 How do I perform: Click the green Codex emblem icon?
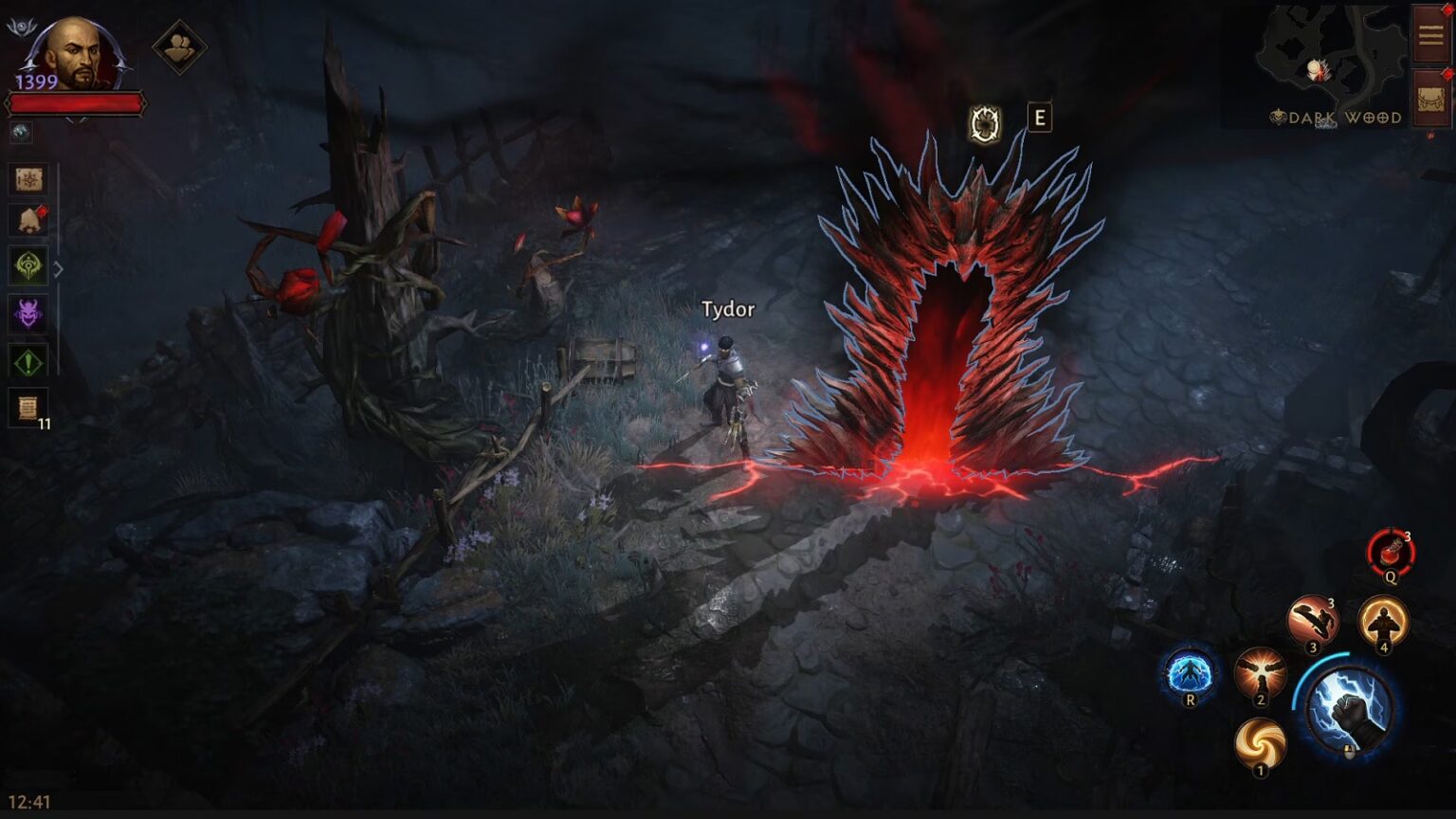tap(28, 266)
